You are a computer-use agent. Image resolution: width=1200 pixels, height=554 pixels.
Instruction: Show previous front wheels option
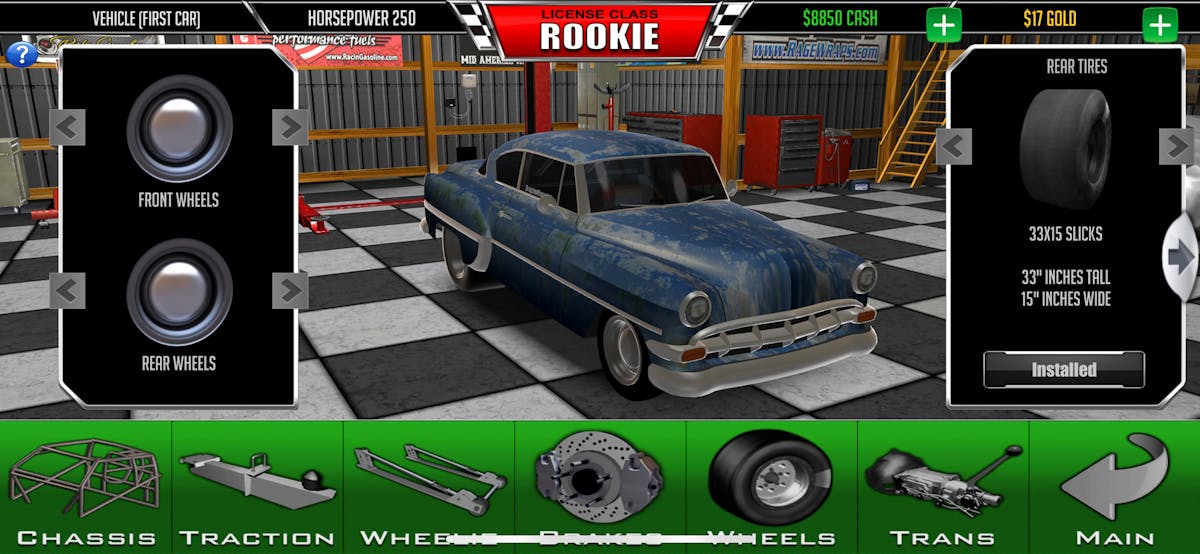(68, 127)
